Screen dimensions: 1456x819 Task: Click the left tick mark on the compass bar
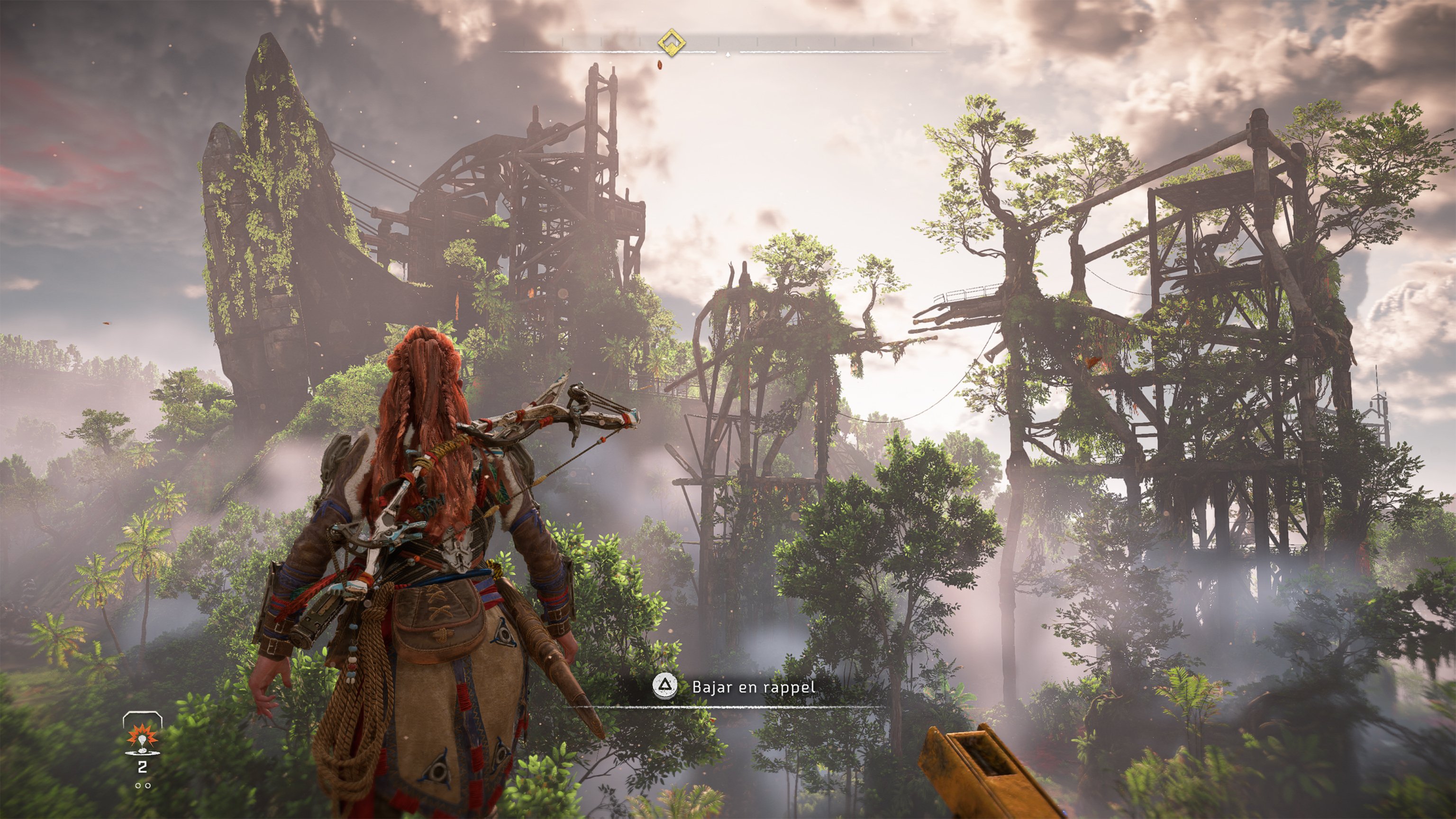(563, 41)
